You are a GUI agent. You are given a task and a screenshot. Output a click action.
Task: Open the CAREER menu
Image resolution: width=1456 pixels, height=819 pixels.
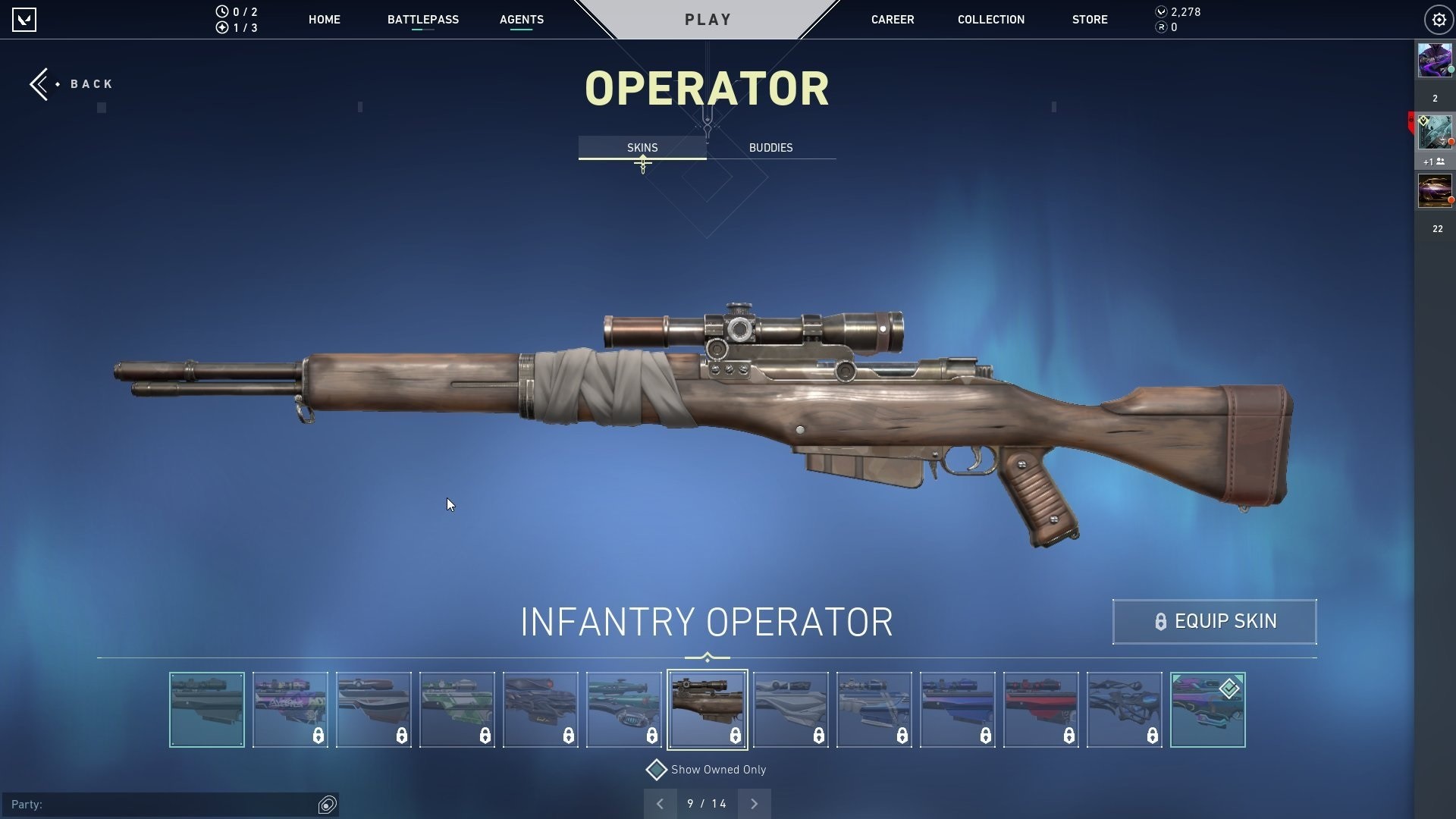point(893,20)
